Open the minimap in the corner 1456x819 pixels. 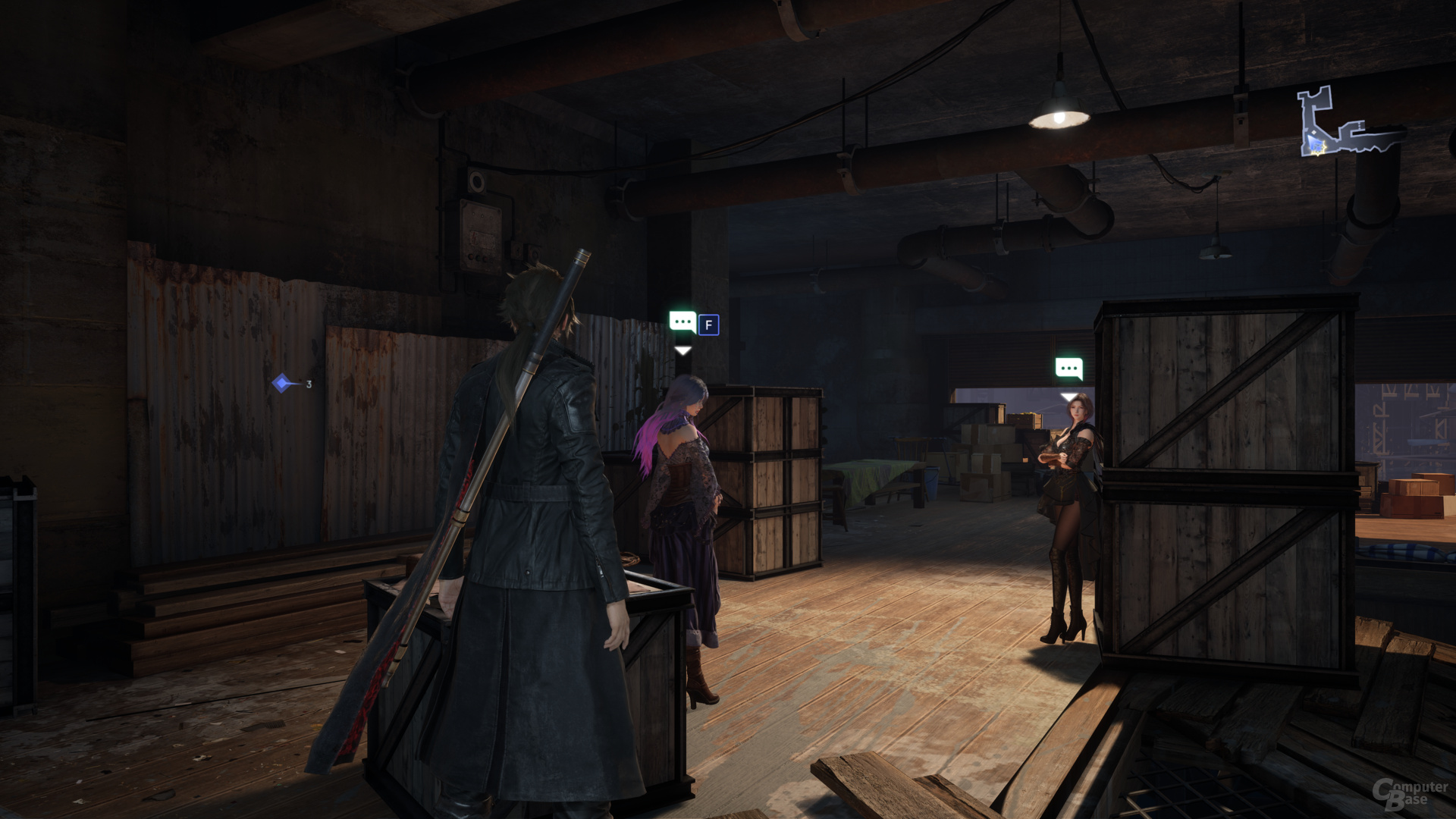[x=1348, y=124]
